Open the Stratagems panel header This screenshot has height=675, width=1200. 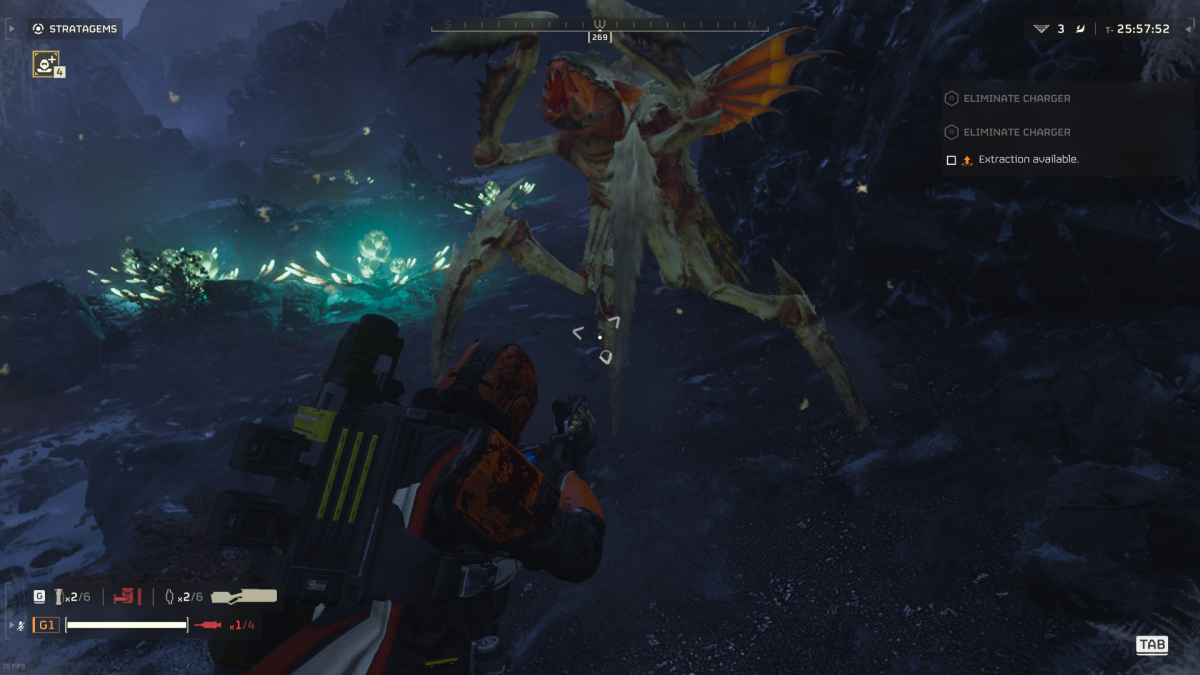[x=74, y=29]
